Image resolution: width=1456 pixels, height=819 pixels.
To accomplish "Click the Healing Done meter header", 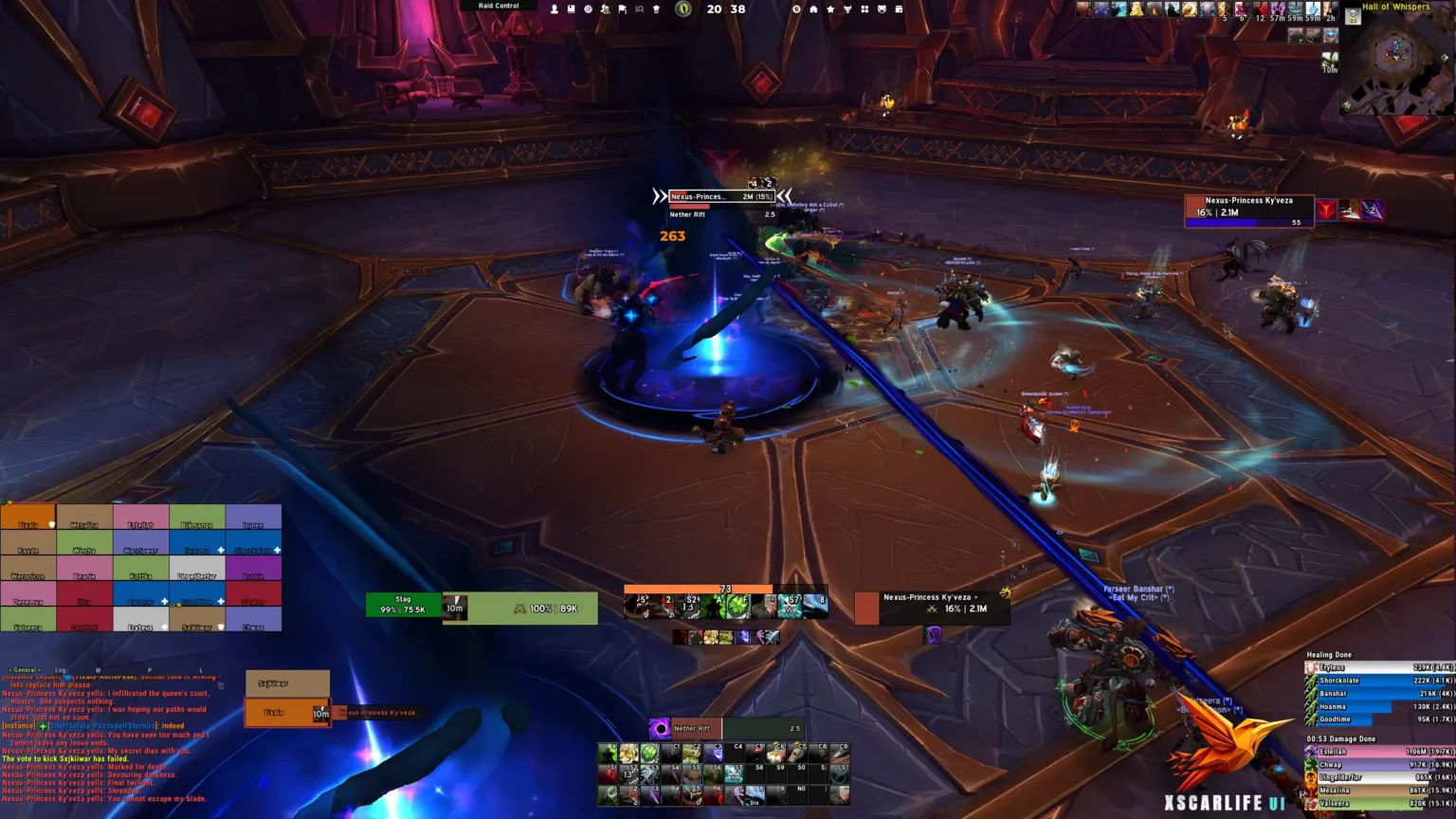I will click(x=1329, y=655).
